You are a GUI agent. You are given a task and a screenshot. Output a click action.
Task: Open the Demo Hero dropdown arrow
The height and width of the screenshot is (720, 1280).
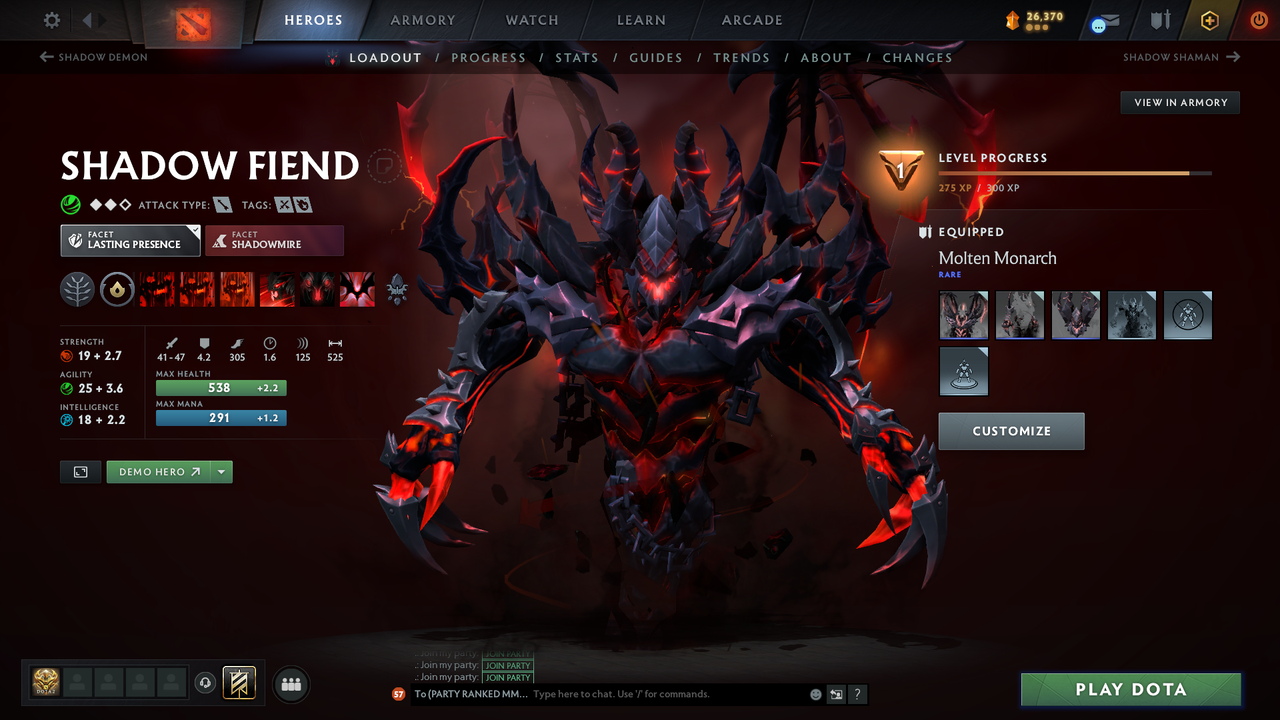221,471
